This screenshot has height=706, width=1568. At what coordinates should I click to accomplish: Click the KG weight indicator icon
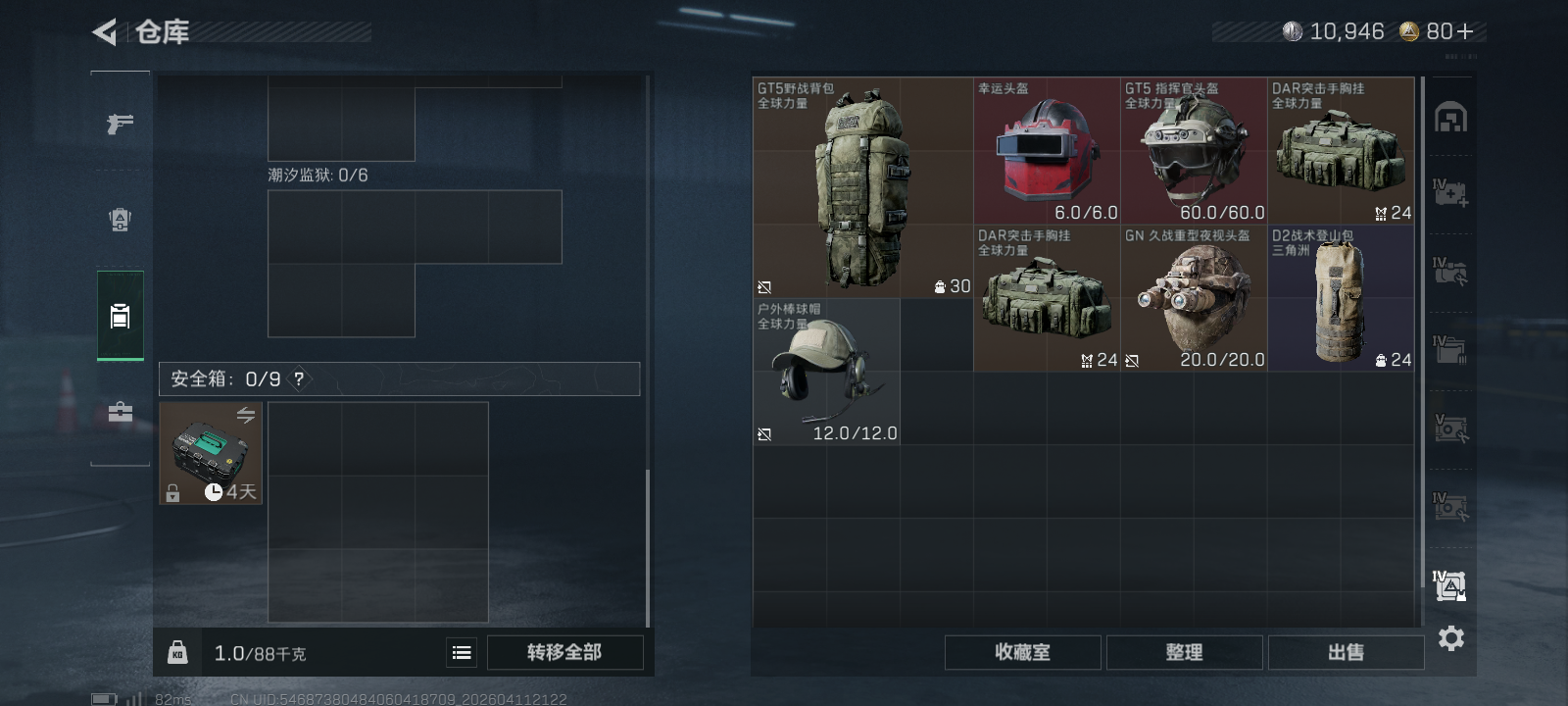177,651
